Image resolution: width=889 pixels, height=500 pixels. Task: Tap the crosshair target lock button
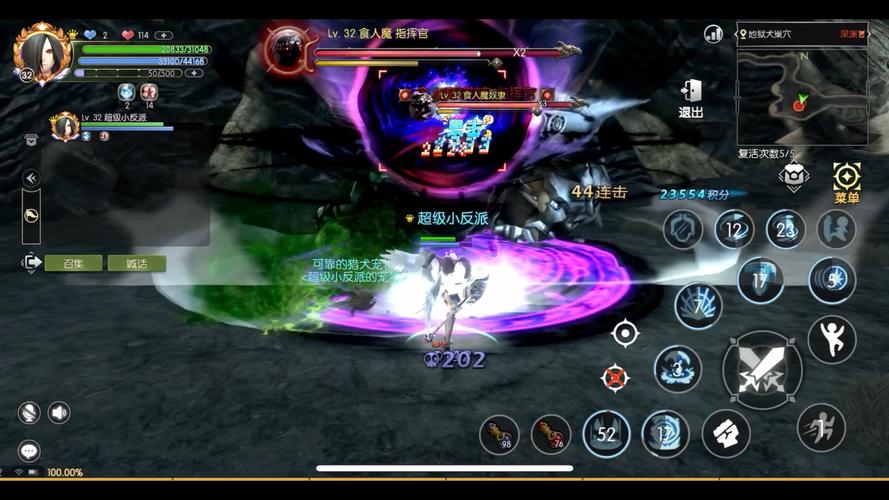(625, 333)
